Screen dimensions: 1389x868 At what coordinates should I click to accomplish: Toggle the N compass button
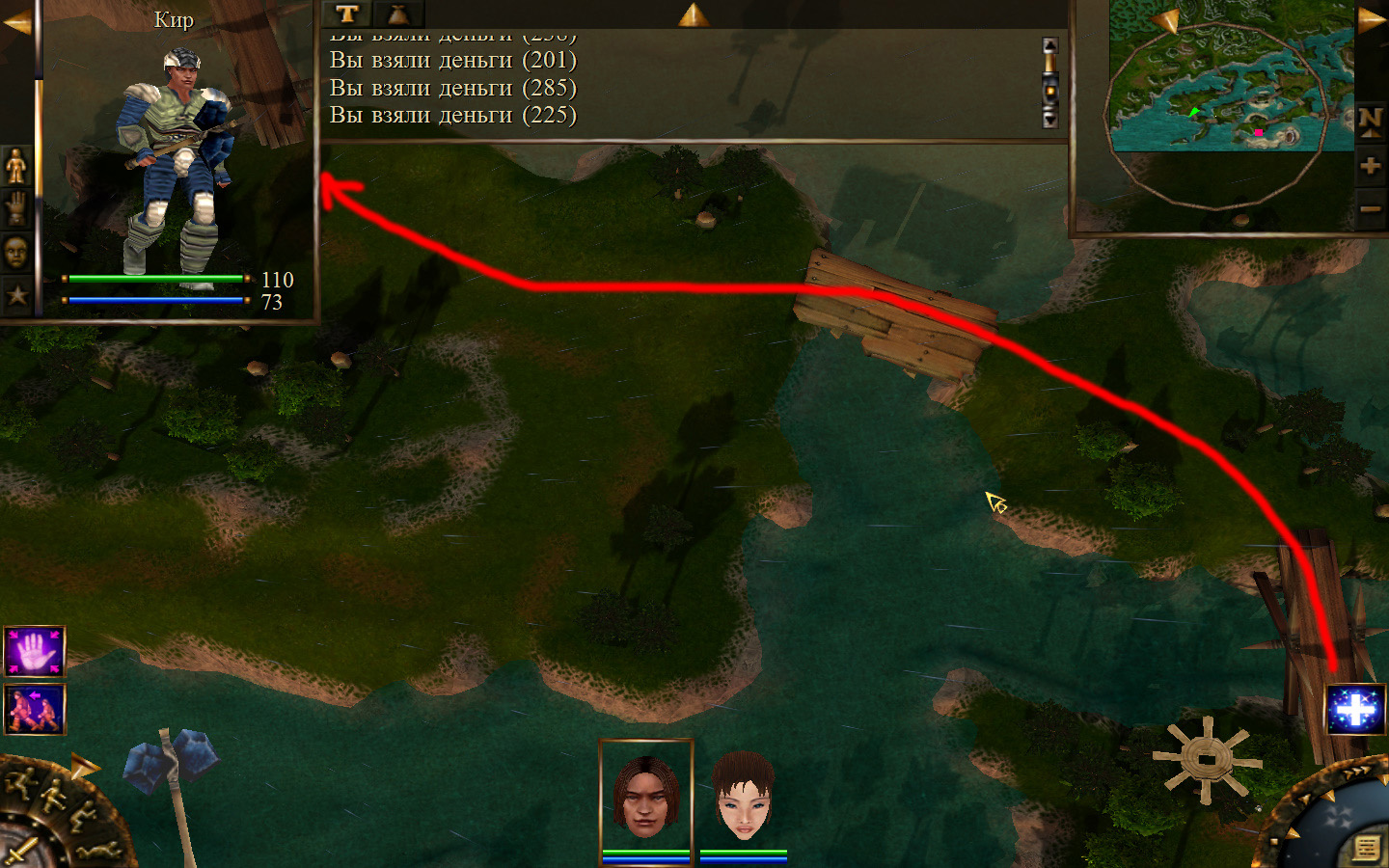point(1371,122)
